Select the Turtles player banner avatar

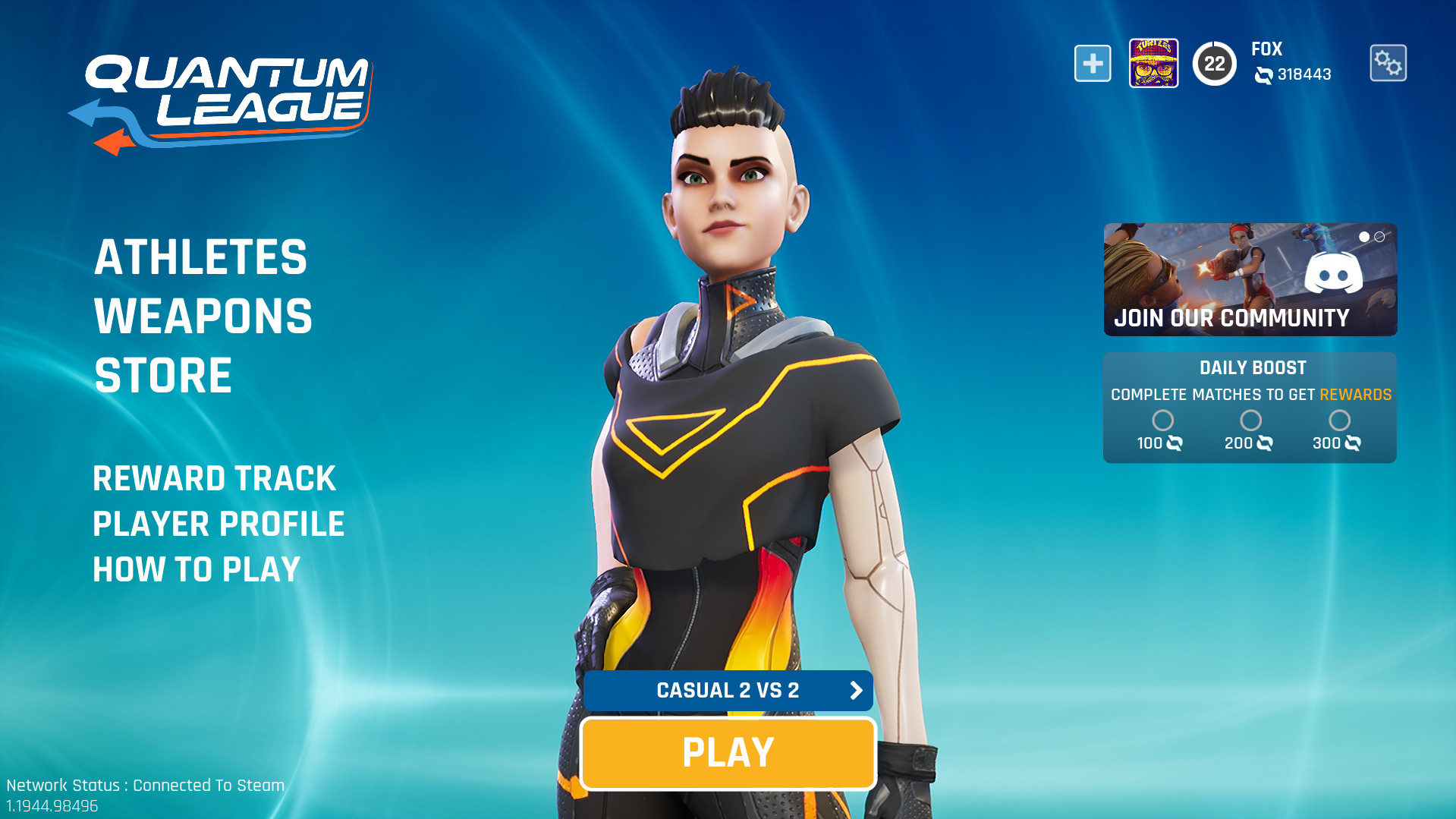click(x=1153, y=62)
